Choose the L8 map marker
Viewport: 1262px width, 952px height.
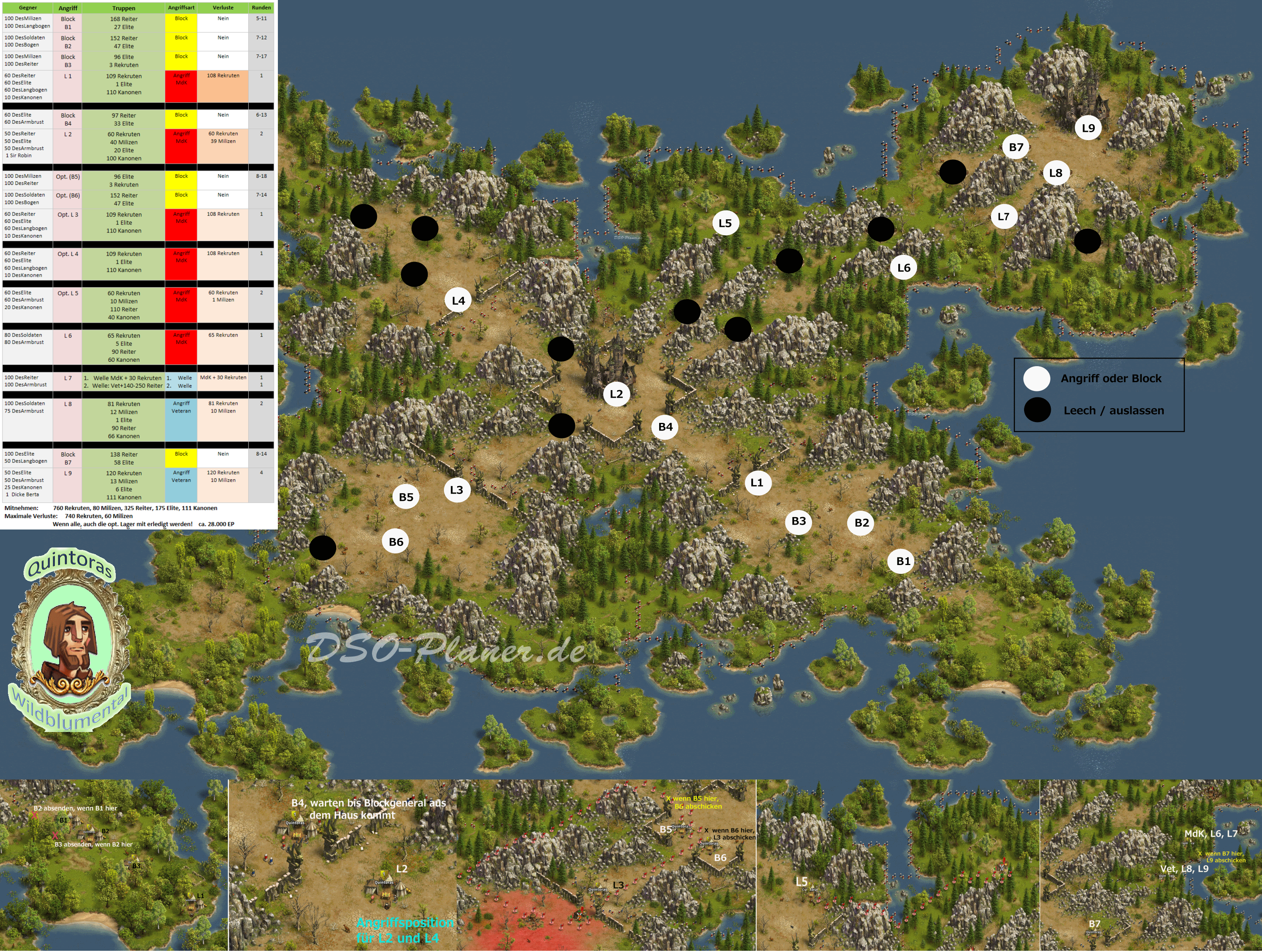tap(1056, 173)
